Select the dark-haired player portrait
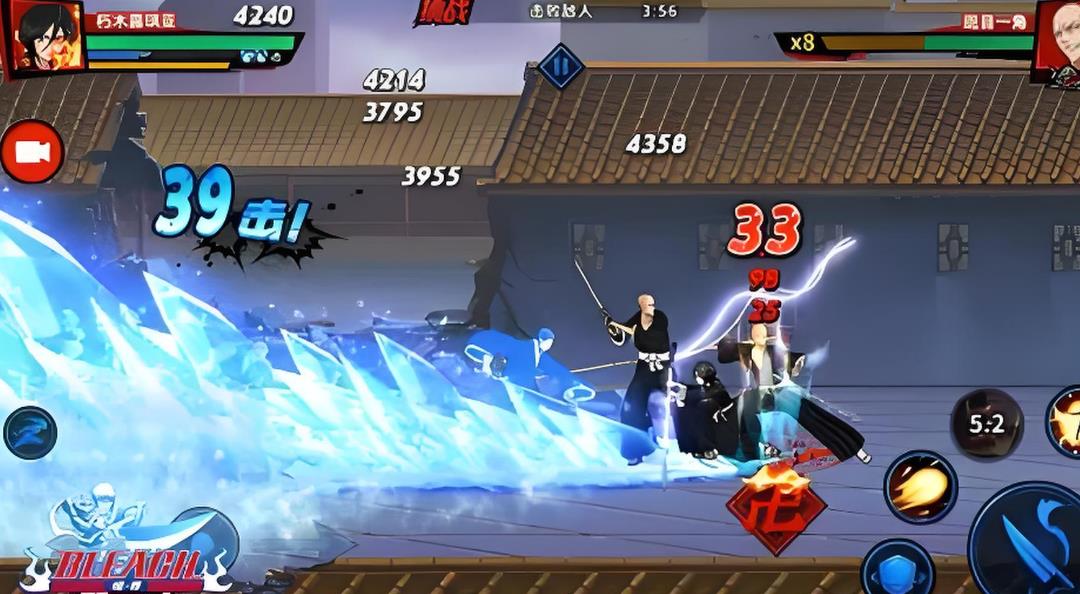 click(x=45, y=36)
